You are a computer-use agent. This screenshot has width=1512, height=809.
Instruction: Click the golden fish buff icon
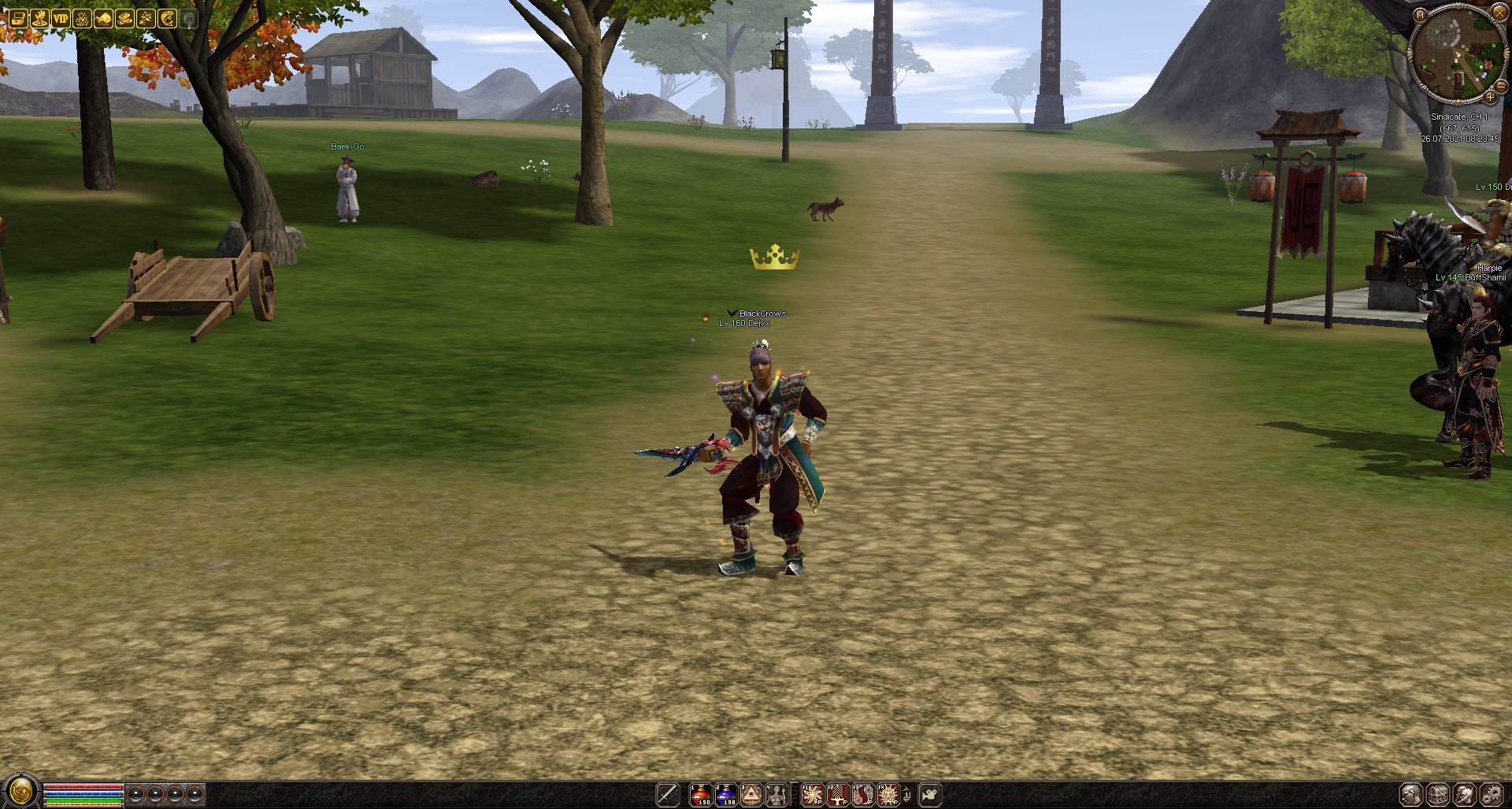167,18
